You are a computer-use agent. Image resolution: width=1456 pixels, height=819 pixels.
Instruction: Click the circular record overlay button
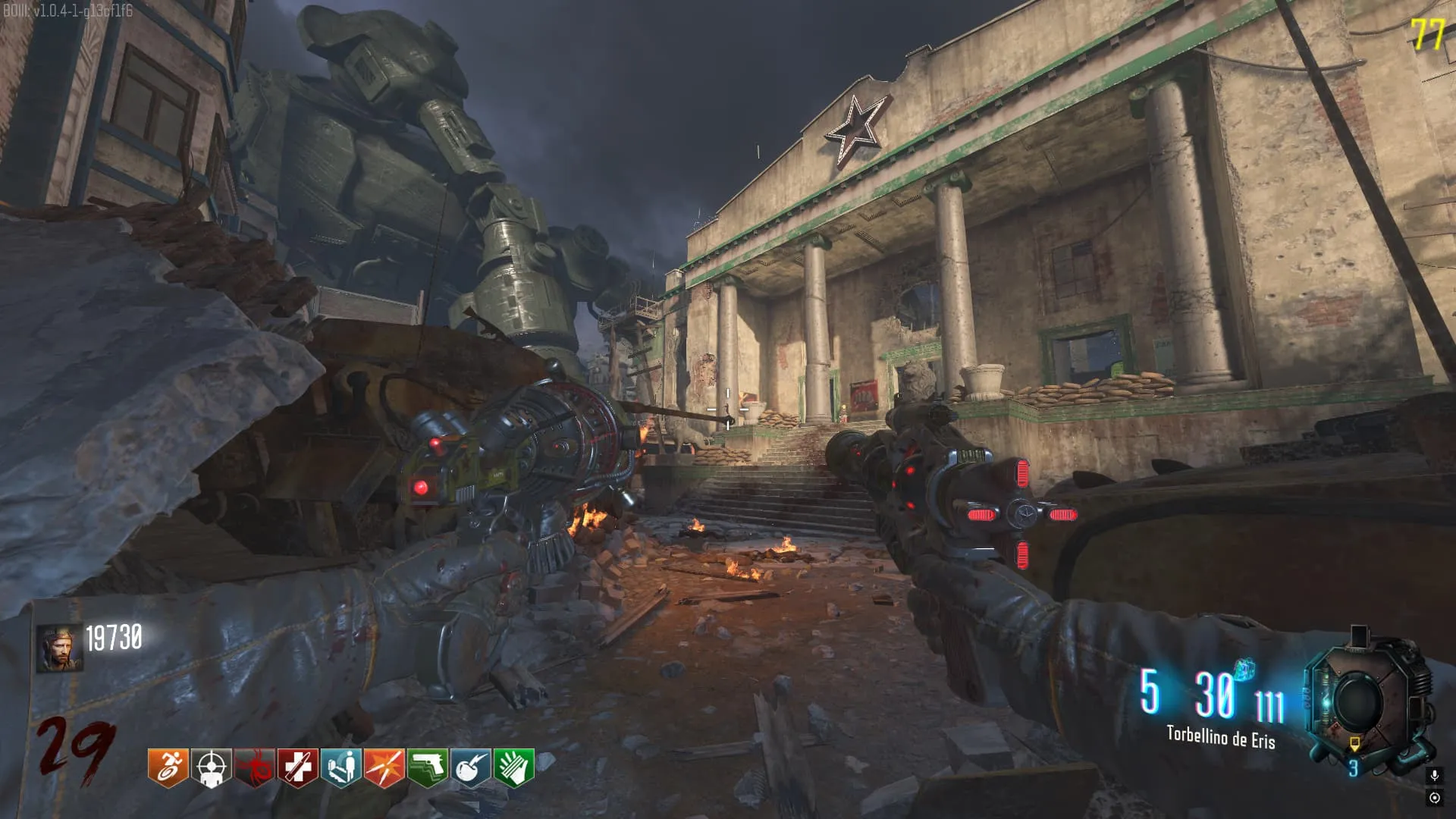1434,798
